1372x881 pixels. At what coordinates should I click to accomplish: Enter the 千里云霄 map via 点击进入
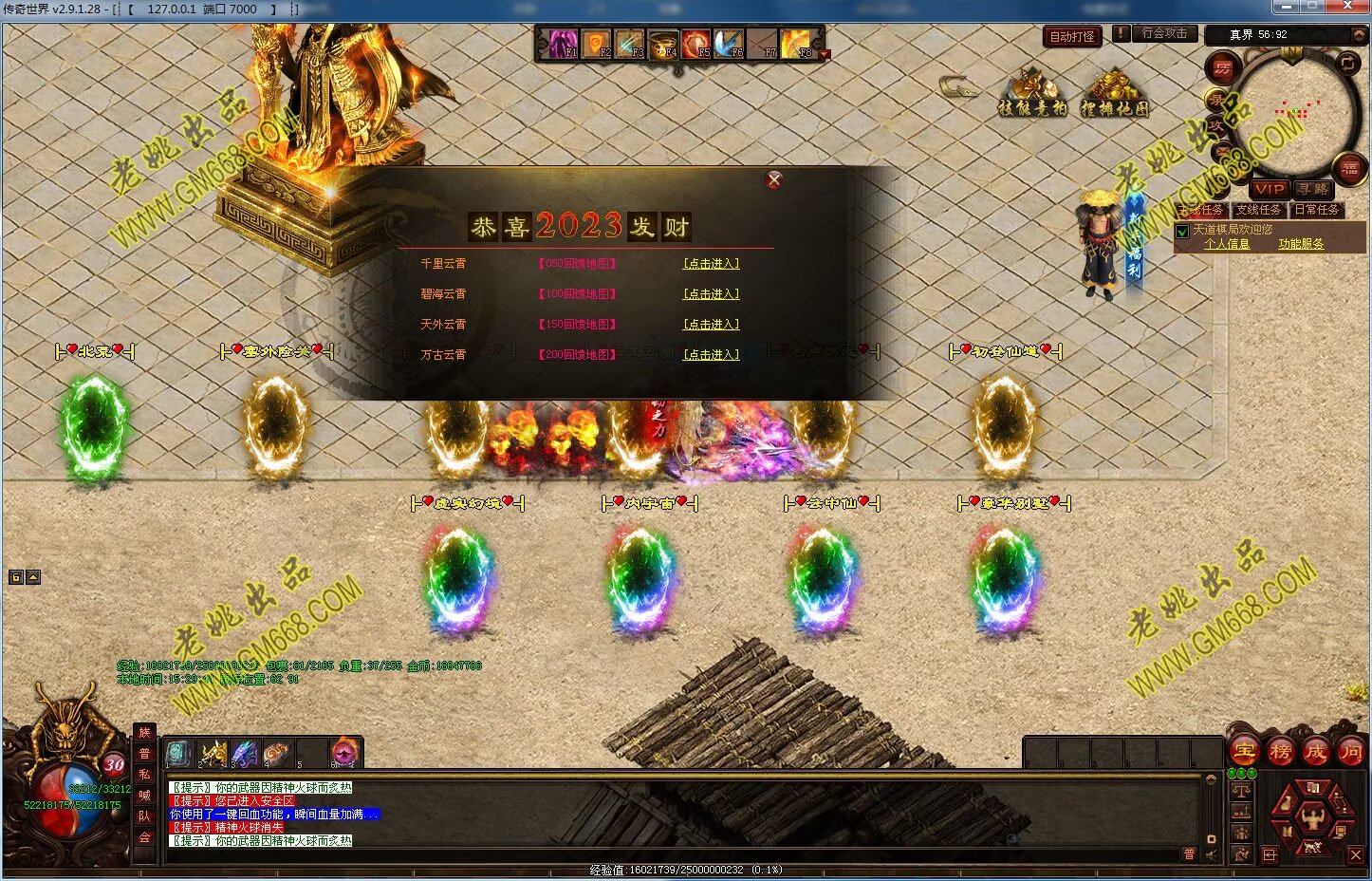[711, 264]
